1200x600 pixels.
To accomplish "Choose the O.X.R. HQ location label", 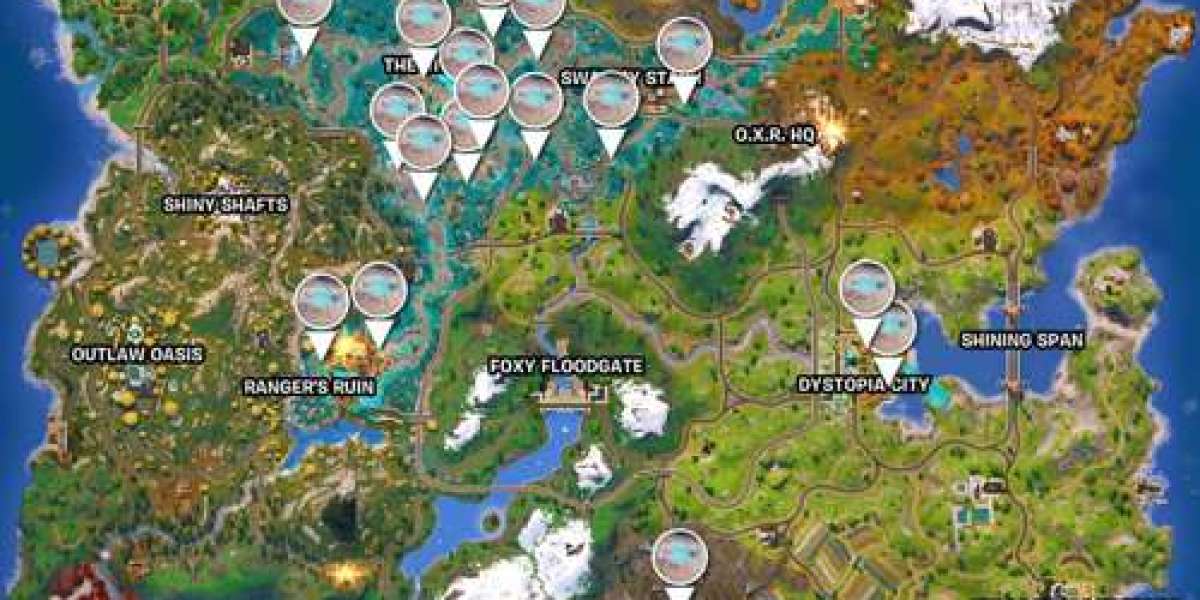I will [775, 134].
